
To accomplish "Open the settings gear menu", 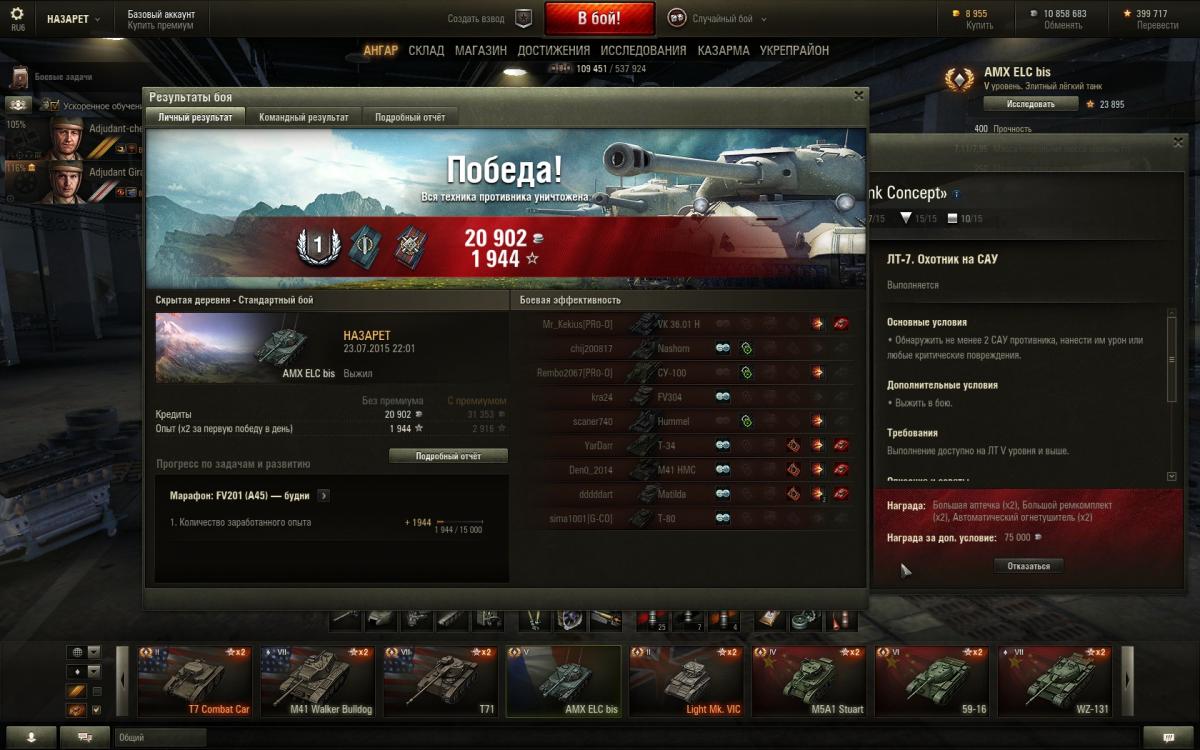I will (x=17, y=14).
